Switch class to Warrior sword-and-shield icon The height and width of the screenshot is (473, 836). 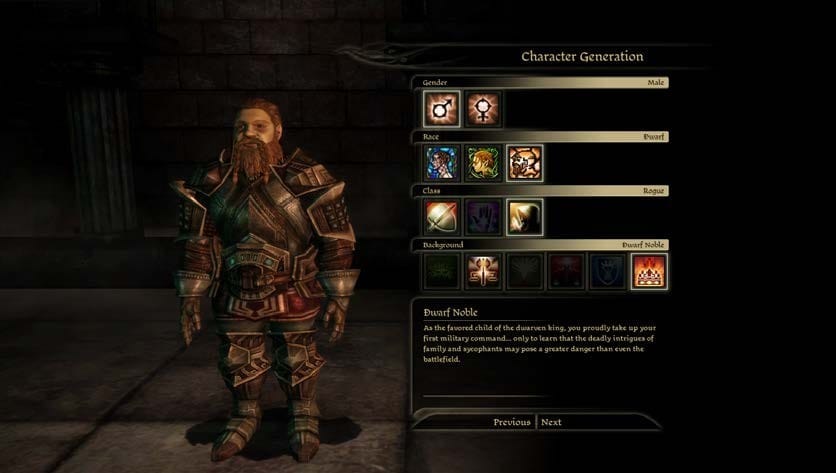coord(441,217)
